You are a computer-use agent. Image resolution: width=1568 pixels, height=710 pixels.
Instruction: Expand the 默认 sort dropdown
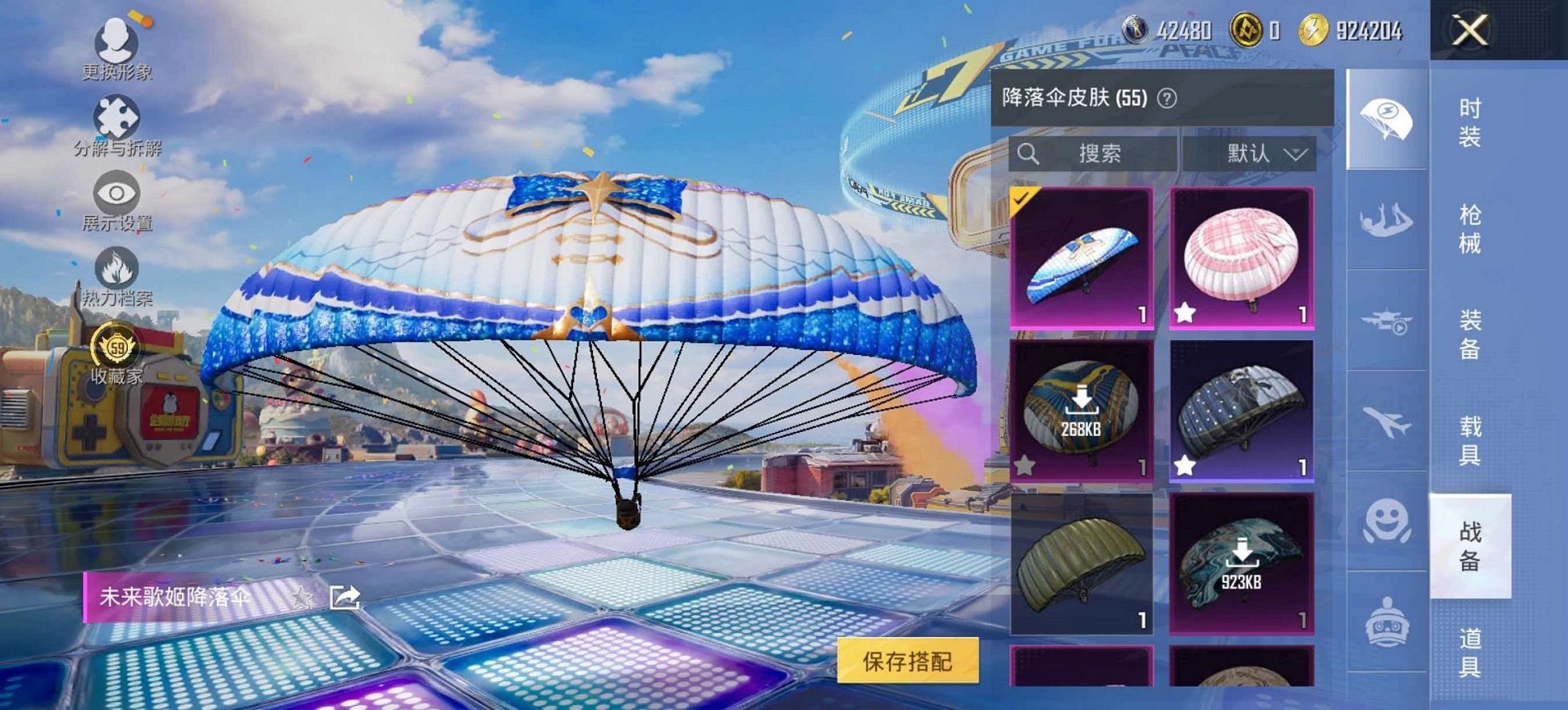tap(1262, 153)
